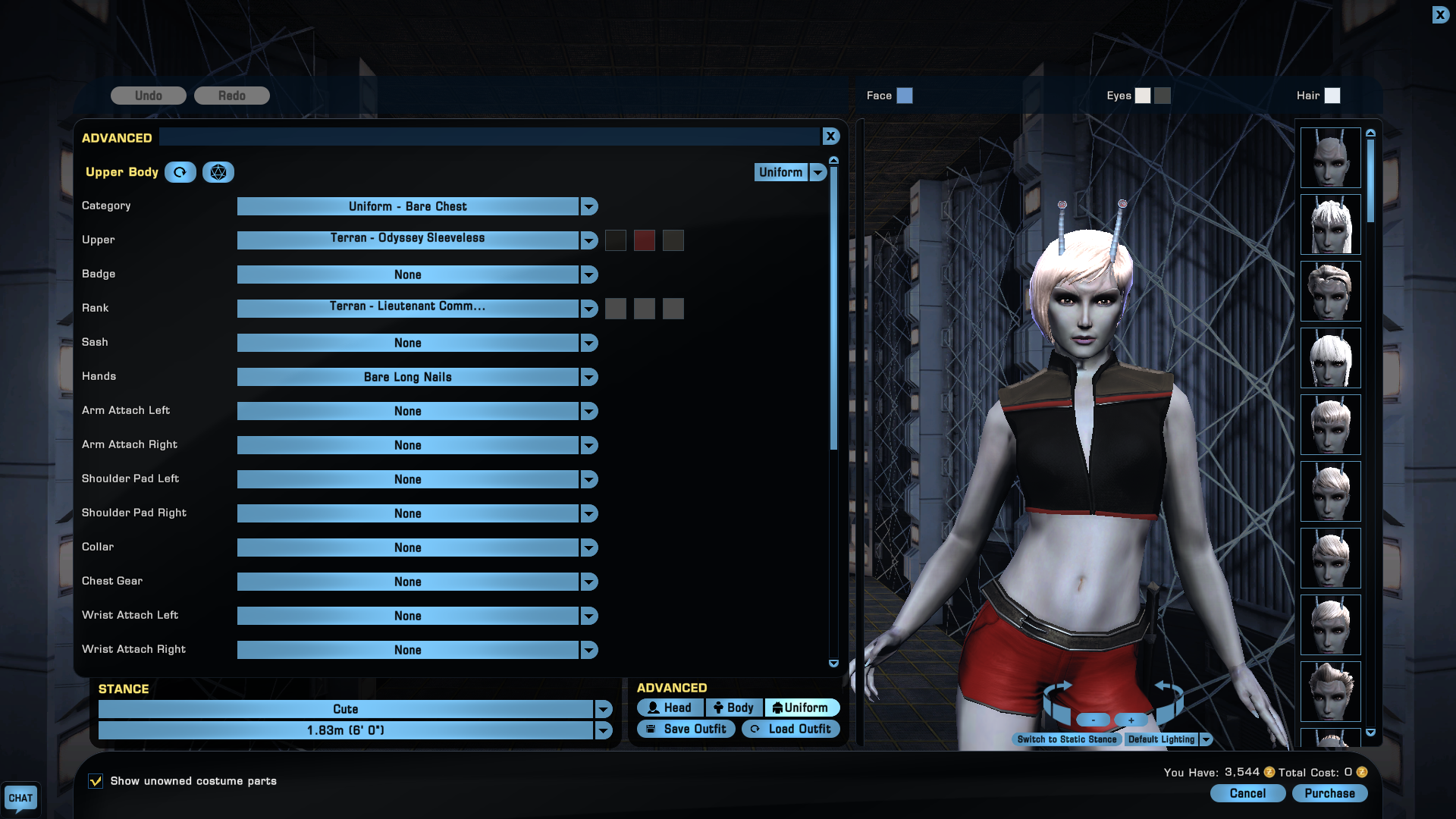Load a saved outfit
This screenshot has width=1456, height=819.
point(790,729)
